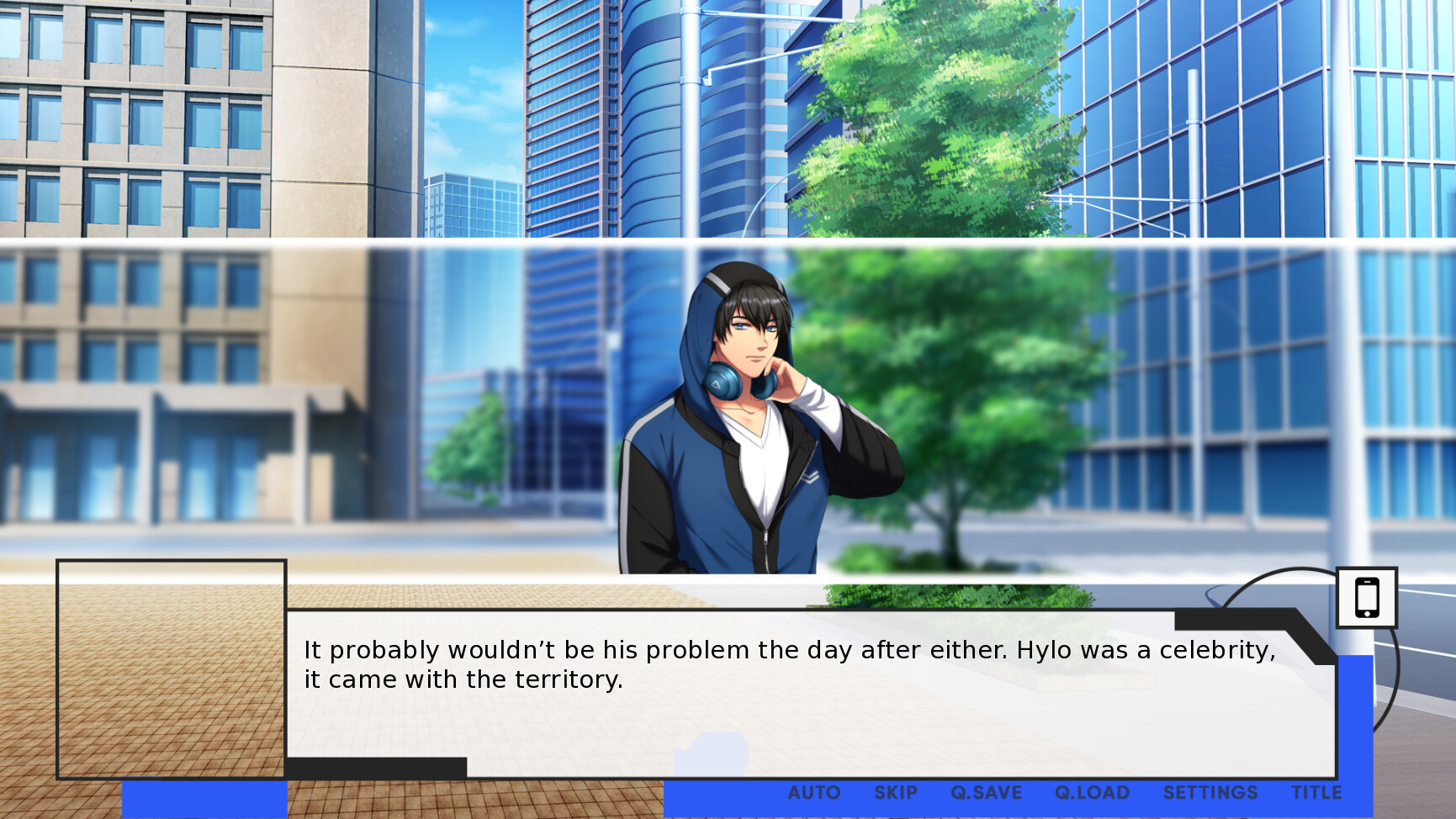Select Q.LOAD to restore a quicksave

(x=1092, y=792)
